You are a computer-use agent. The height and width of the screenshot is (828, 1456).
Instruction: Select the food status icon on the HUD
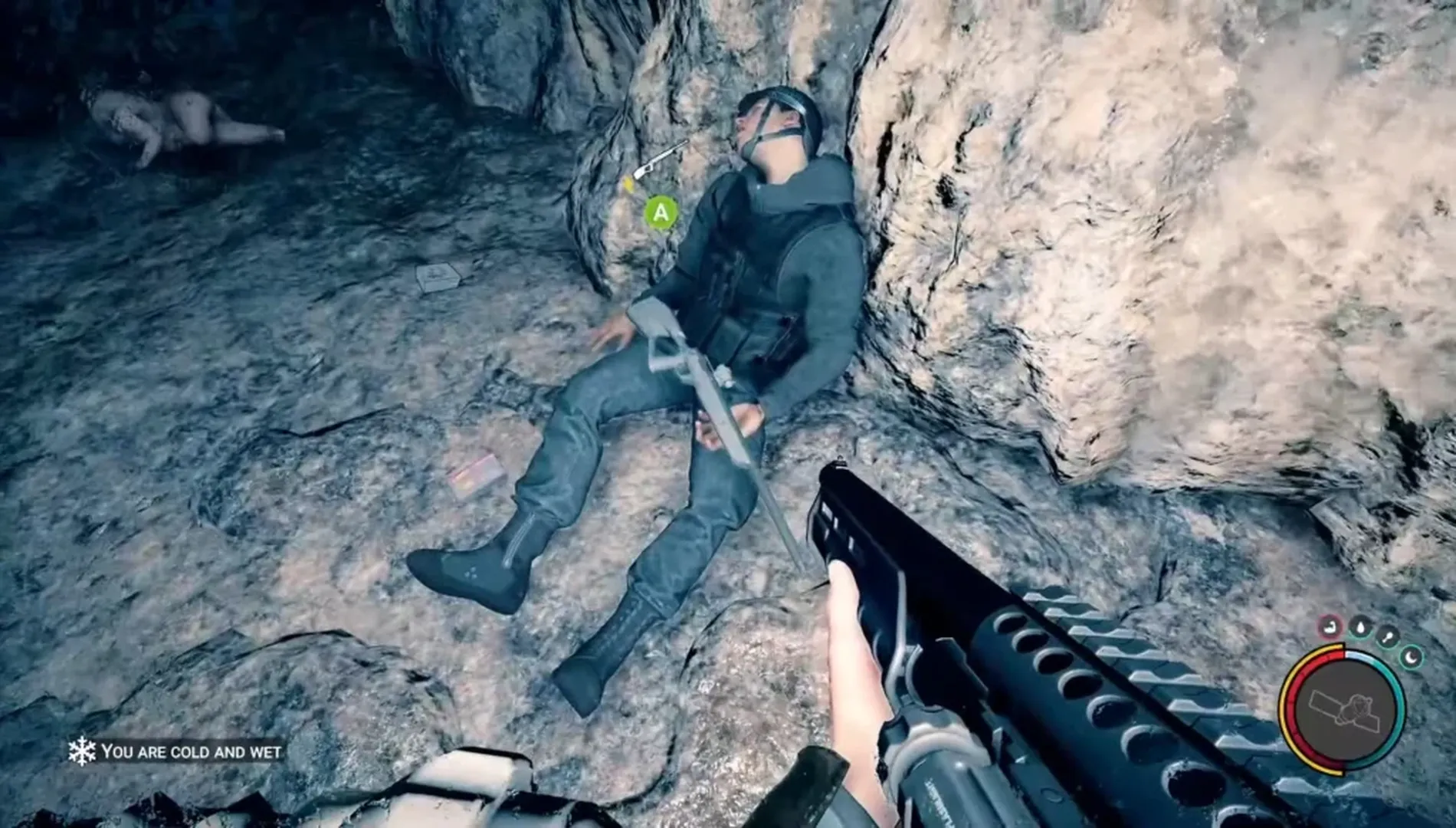1387,635
